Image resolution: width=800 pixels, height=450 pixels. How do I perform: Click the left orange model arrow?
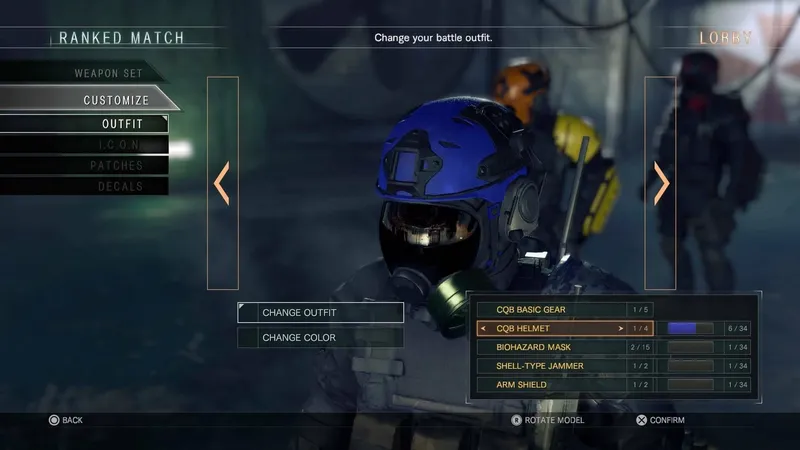tap(222, 183)
